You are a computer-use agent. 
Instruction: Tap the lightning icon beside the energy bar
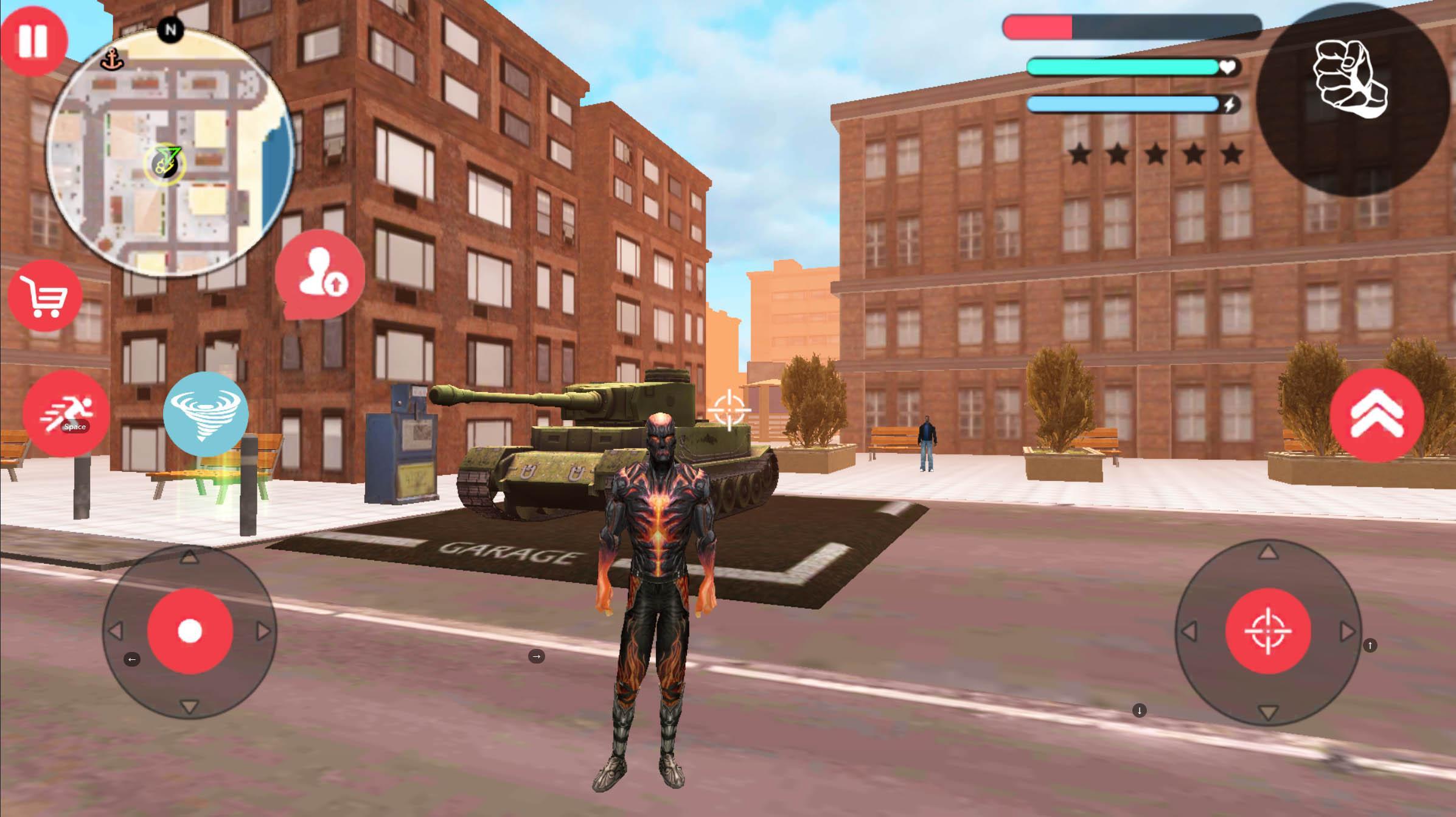1228,106
